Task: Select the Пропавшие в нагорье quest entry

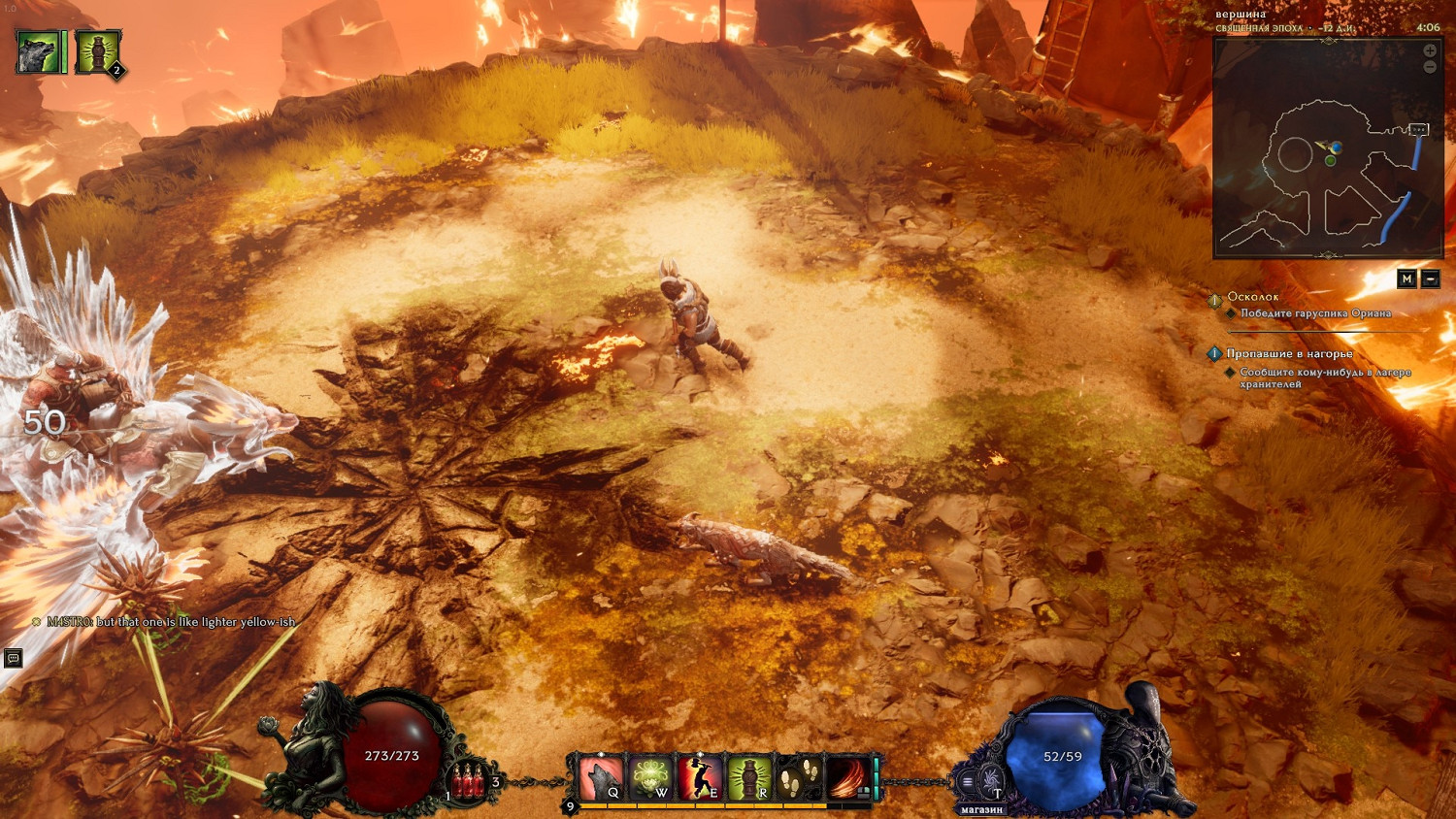Action: (x=1288, y=354)
